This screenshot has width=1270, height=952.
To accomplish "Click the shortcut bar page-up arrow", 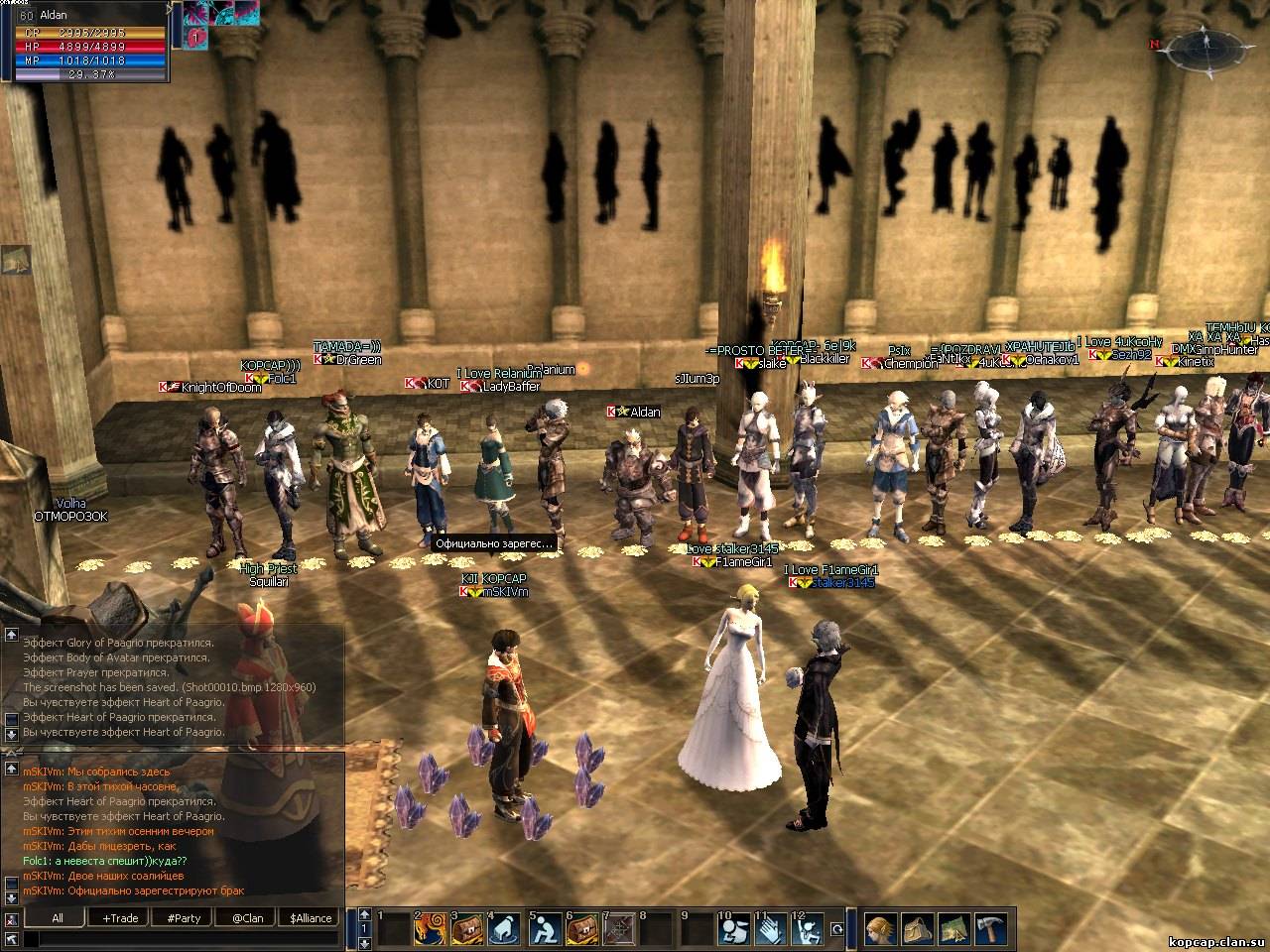I will point(365,914).
